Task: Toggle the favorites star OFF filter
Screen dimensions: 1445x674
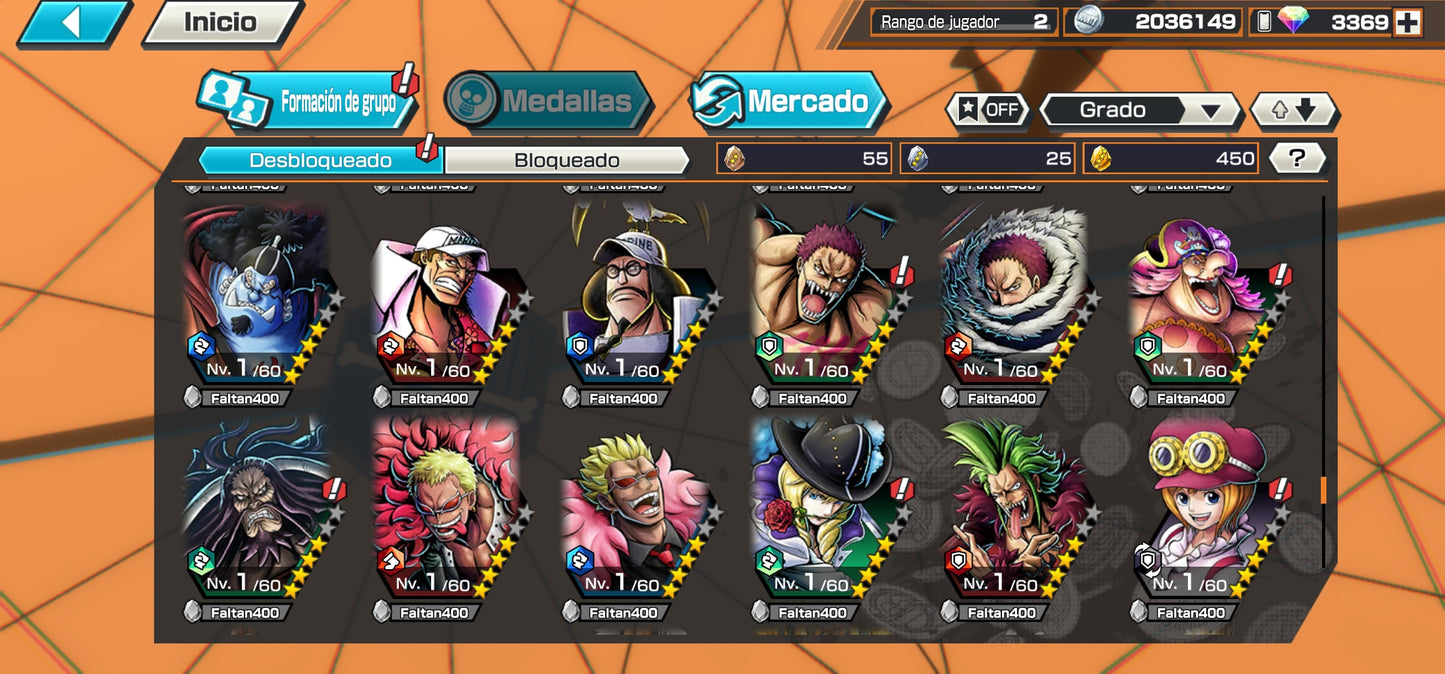Action: pyautogui.click(x=988, y=110)
